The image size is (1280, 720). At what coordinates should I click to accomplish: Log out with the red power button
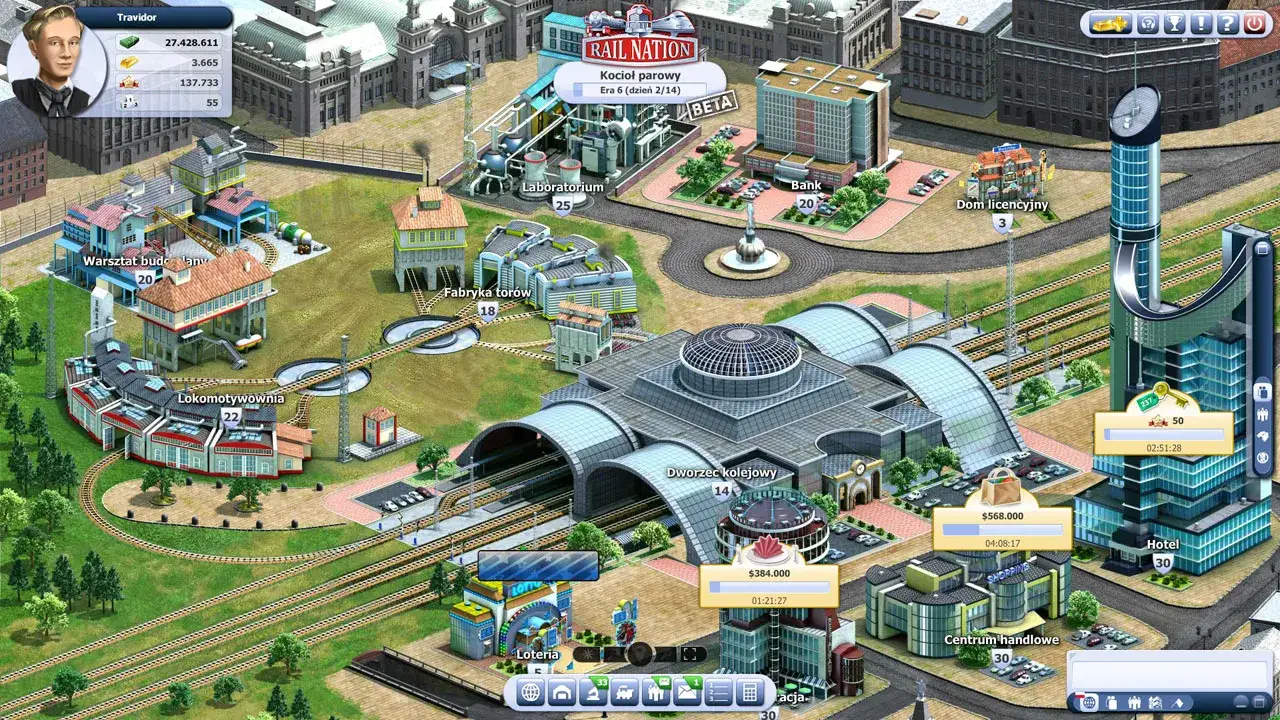pyautogui.click(x=1254, y=24)
